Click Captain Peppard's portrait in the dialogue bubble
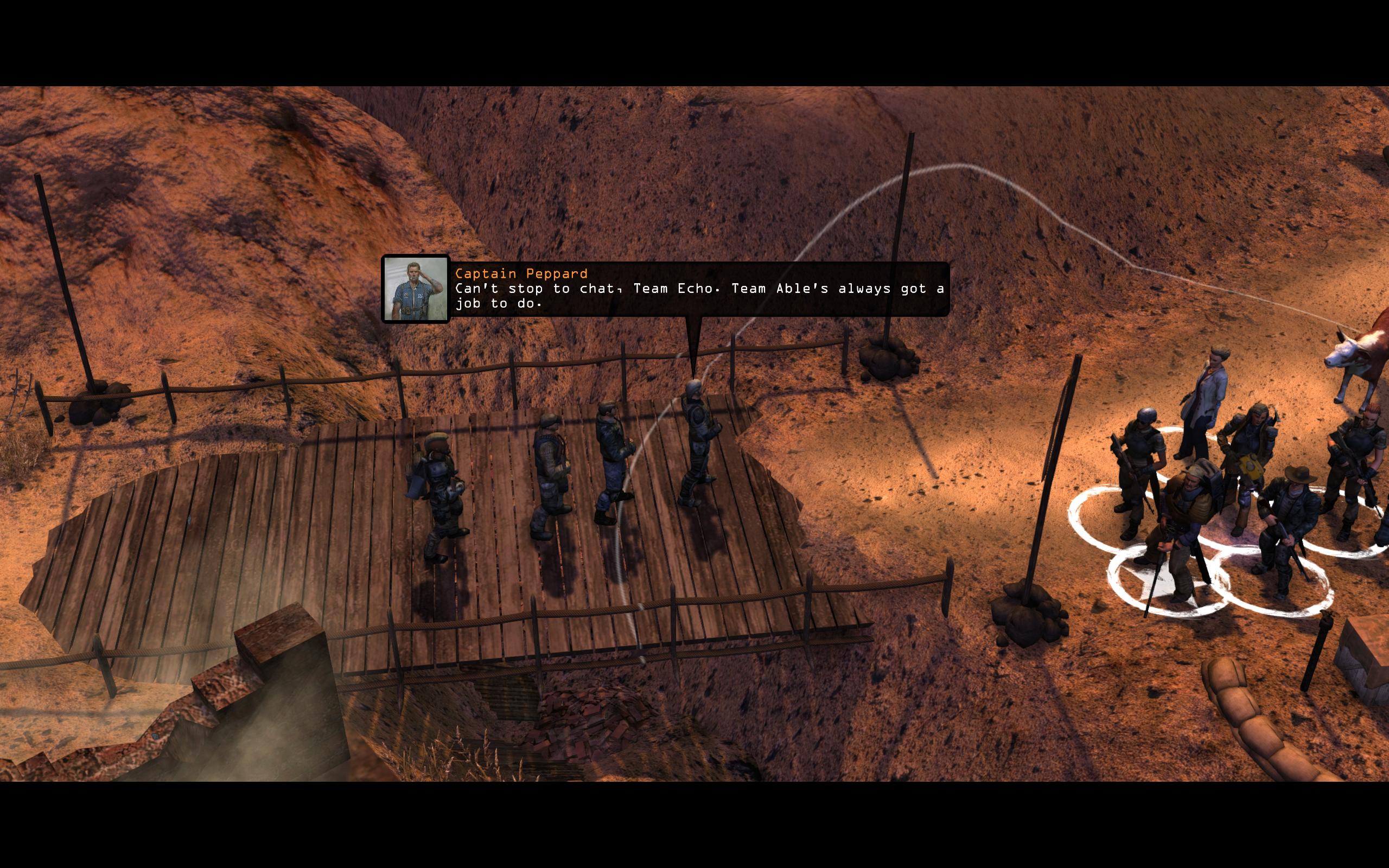Screen dimensions: 1389x868 tap(416, 289)
